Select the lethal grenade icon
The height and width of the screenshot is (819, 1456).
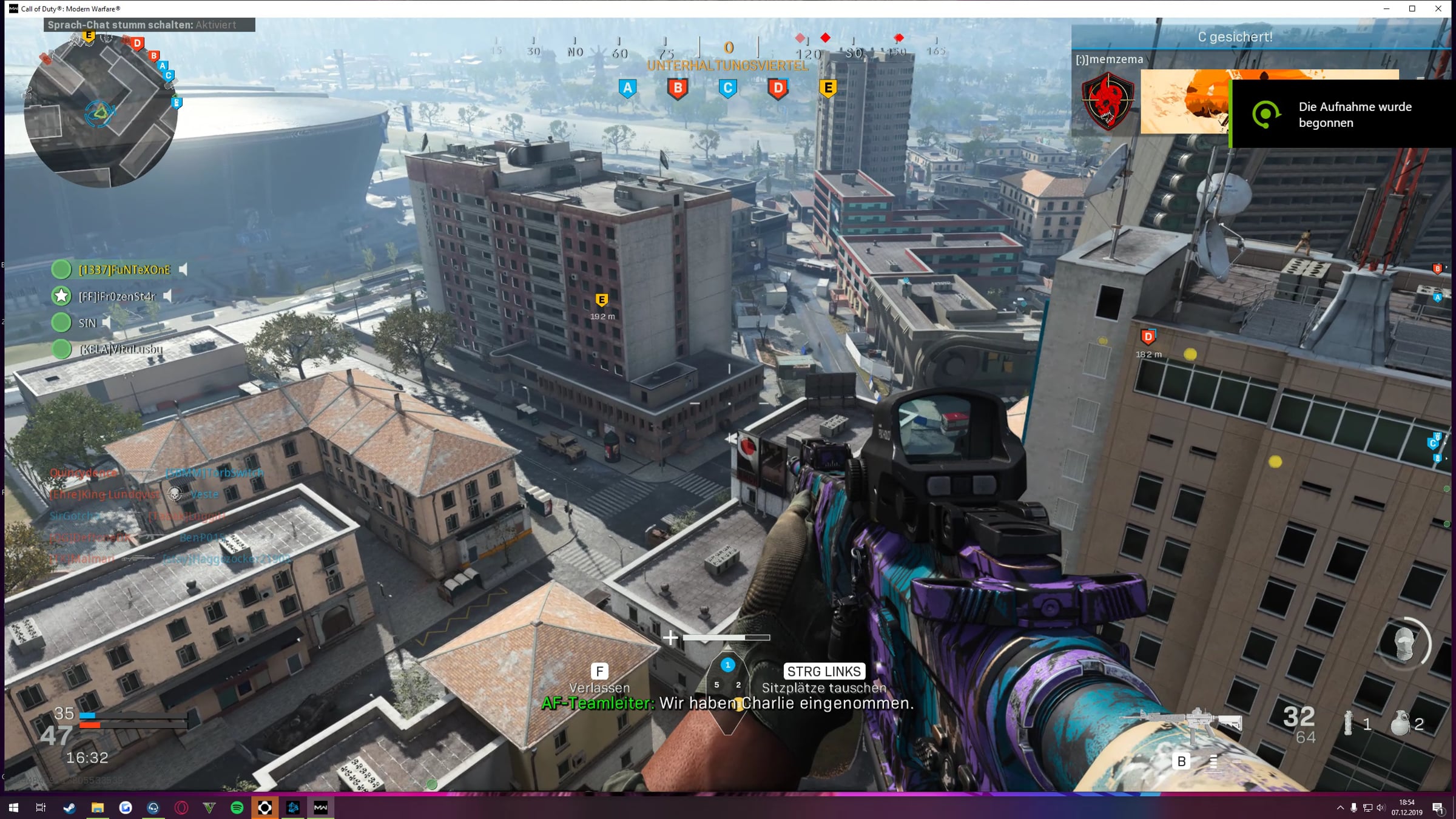click(x=1400, y=723)
